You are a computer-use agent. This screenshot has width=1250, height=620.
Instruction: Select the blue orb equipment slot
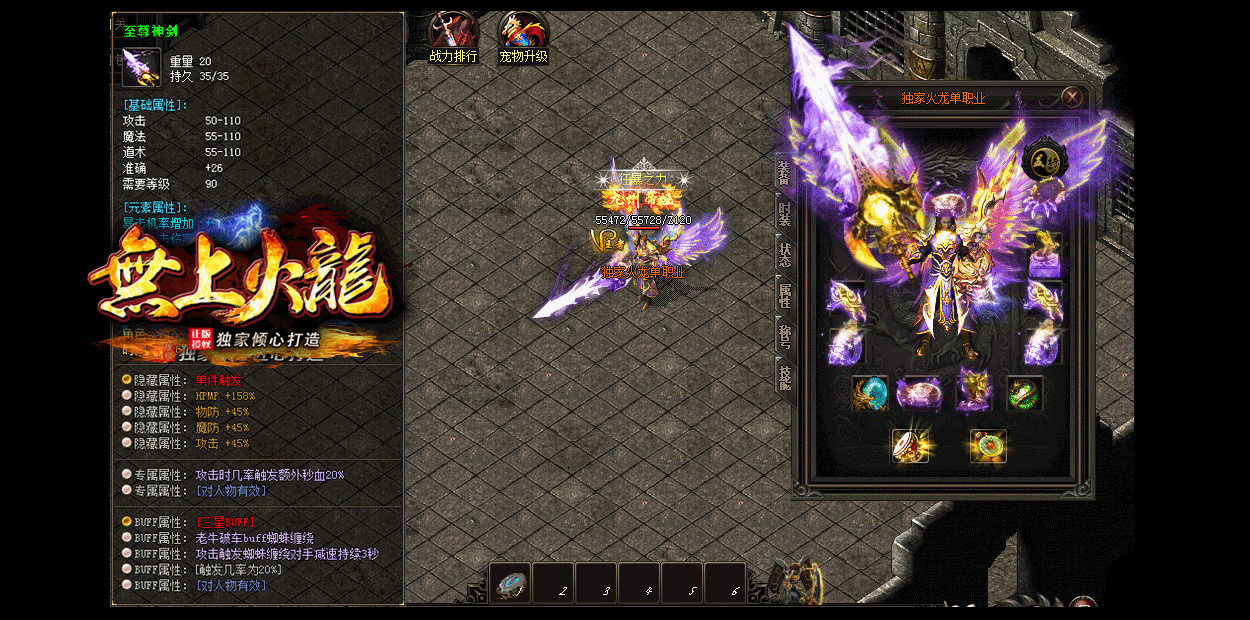(870, 393)
